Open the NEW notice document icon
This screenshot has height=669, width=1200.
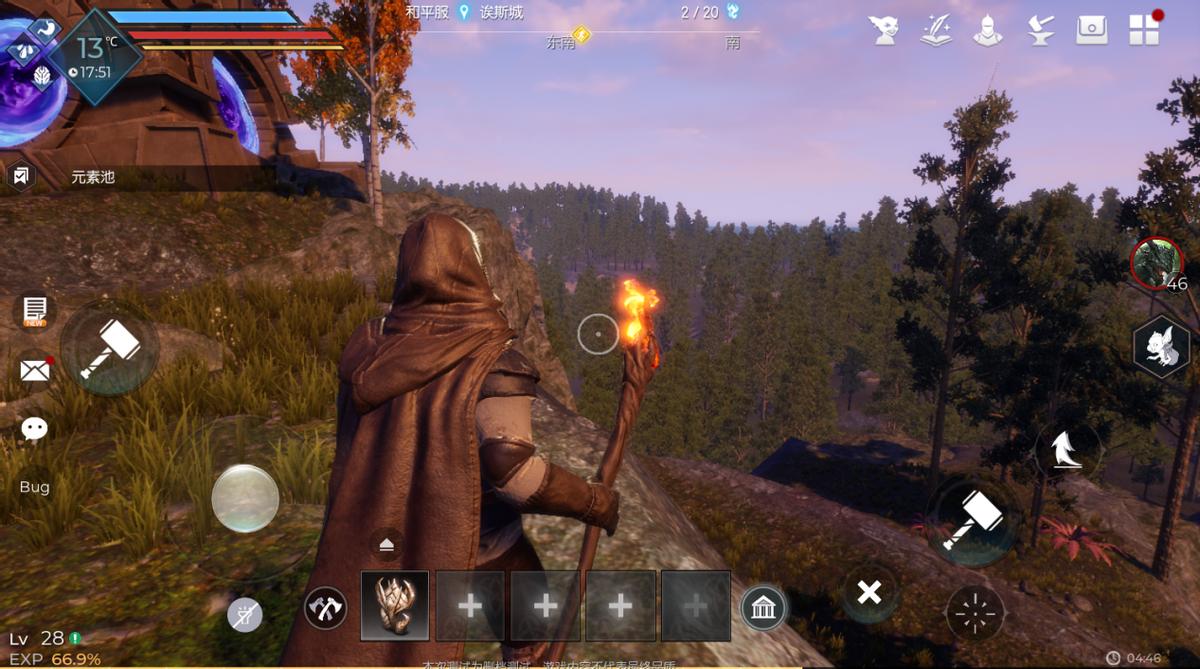coord(35,310)
